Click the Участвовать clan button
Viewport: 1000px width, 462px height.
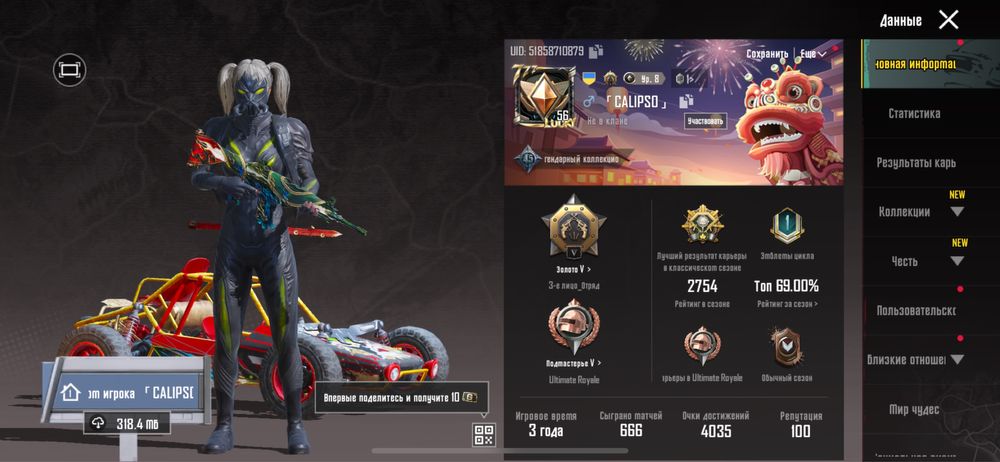(705, 121)
